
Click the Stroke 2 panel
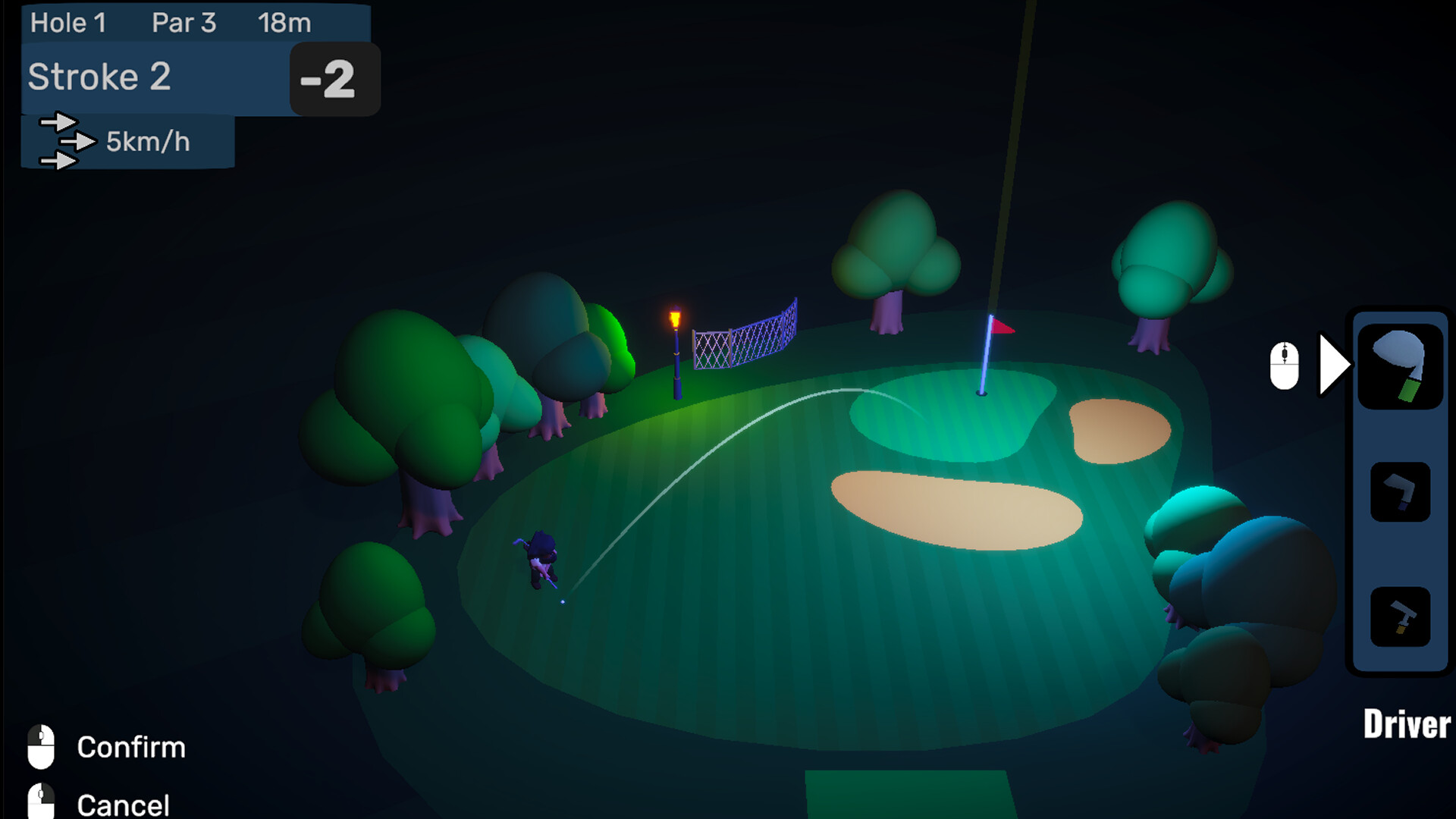point(99,77)
